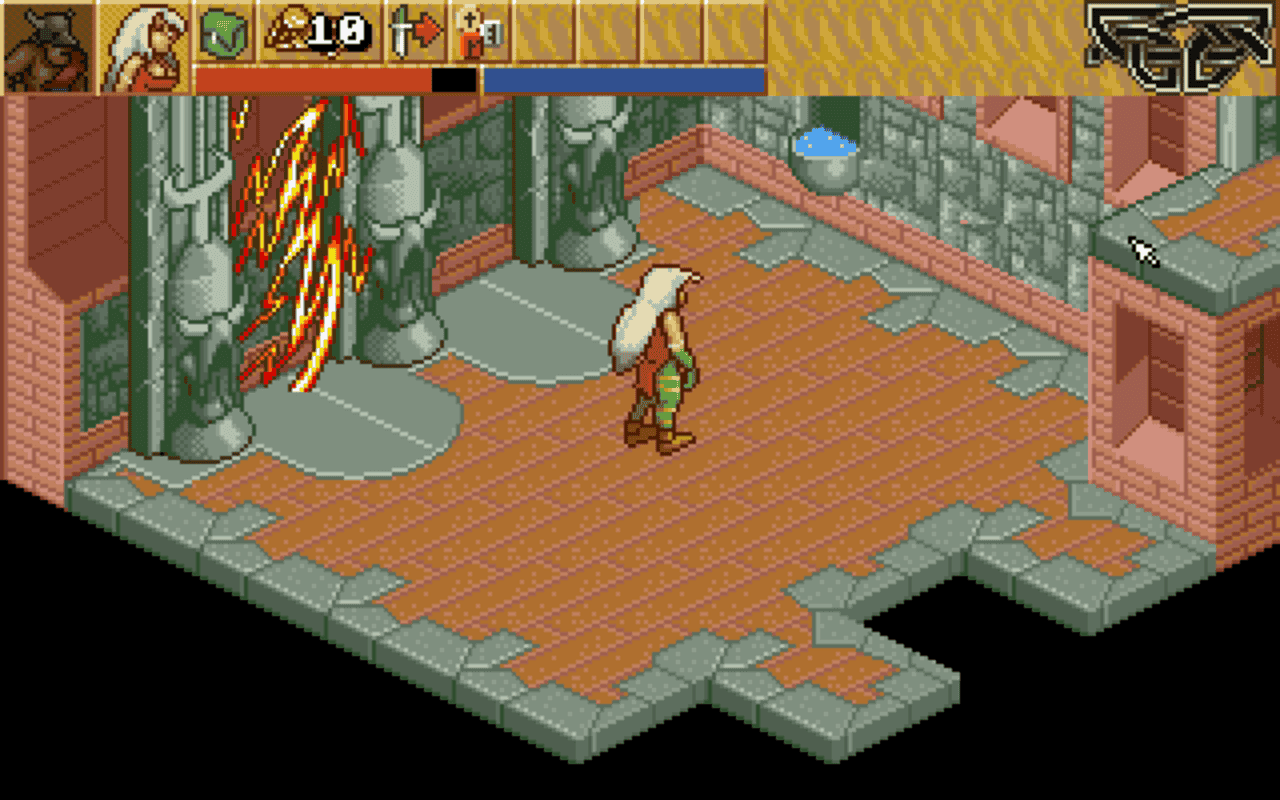Click the gold coins icon showing 10
1280x800 pixels.
pos(300,32)
